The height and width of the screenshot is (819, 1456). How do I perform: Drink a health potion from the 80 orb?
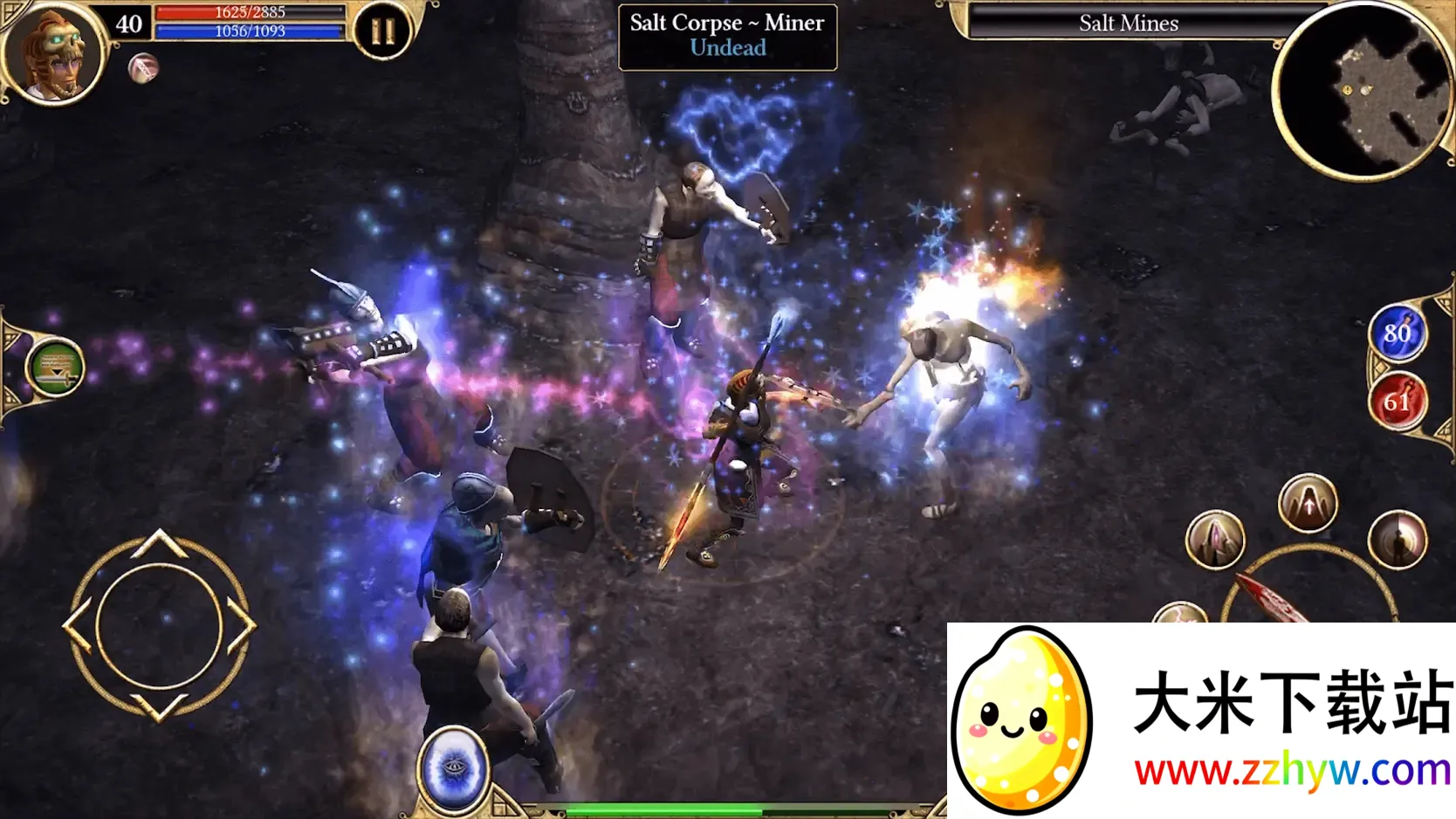[1398, 334]
